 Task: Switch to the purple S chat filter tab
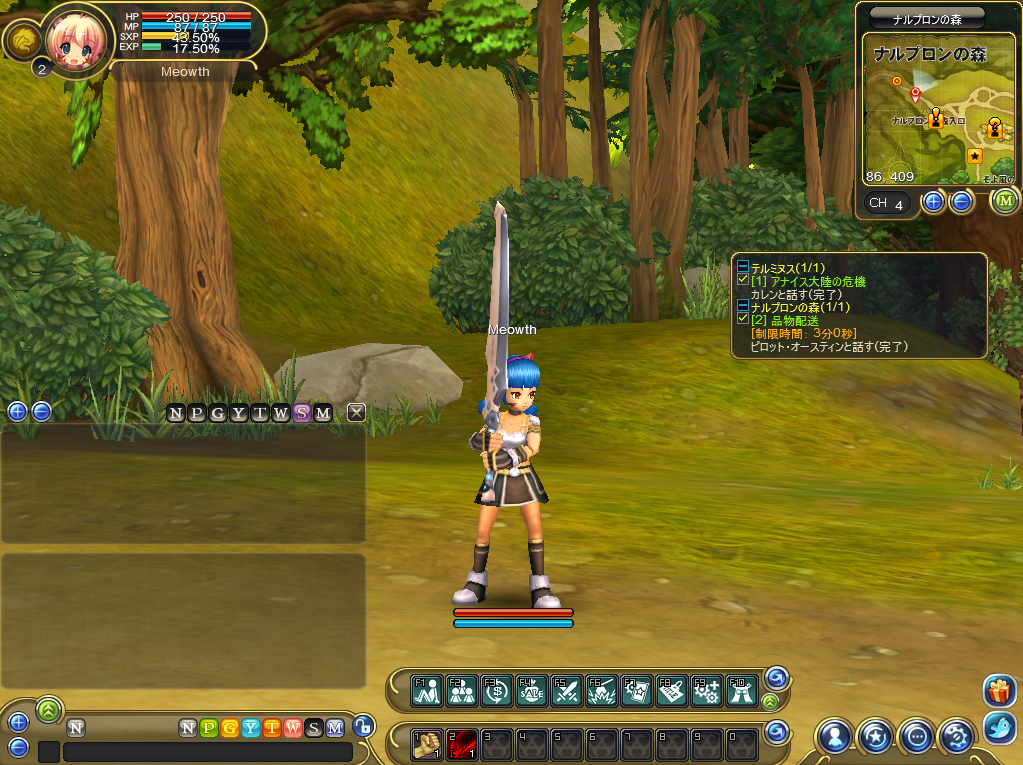click(x=301, y=413)
